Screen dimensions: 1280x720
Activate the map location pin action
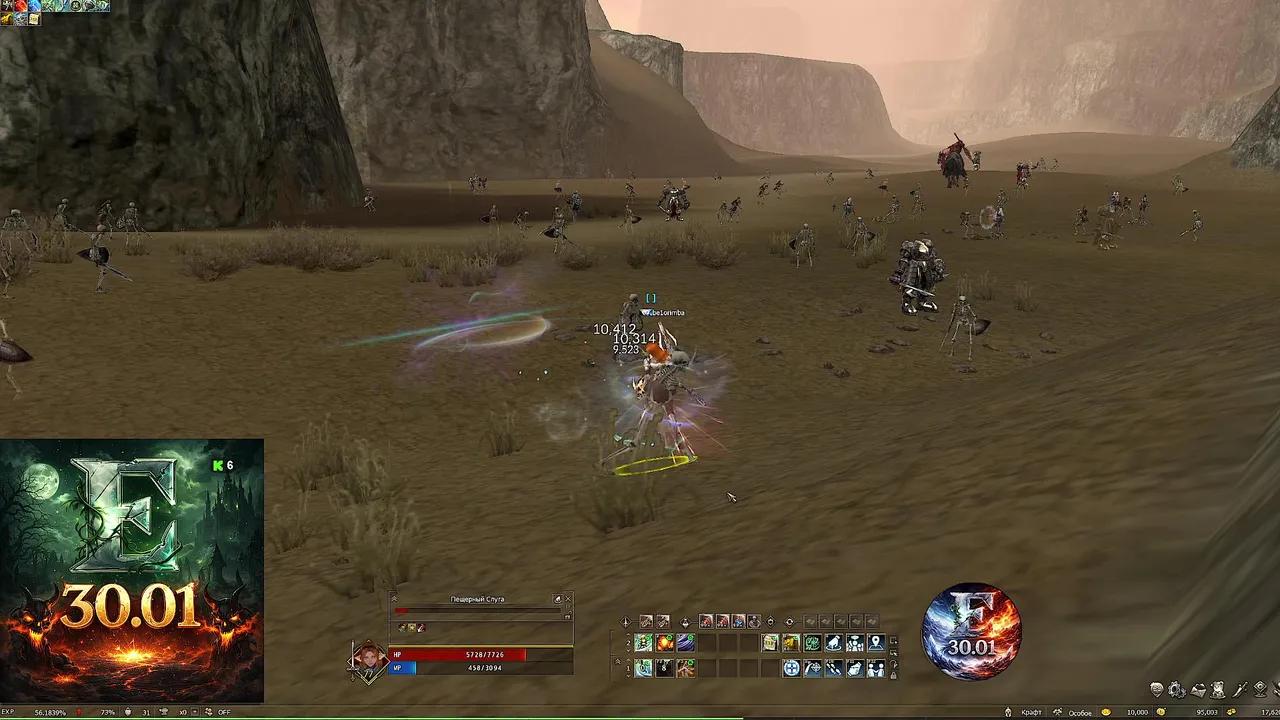coord(876,643)
